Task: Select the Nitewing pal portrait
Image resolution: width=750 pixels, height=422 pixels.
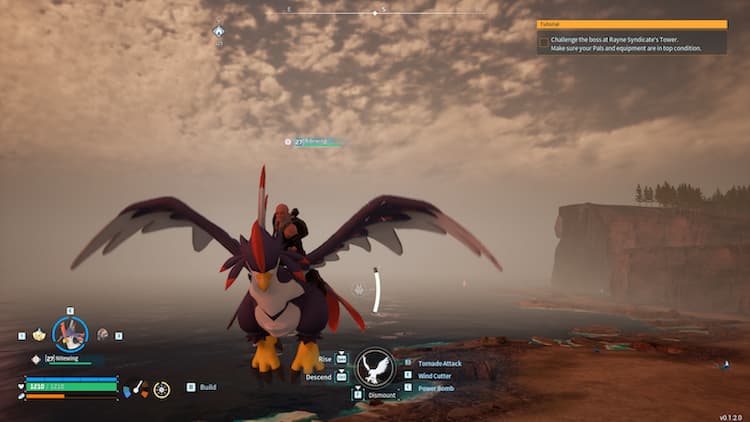Action: coord(70,335)
